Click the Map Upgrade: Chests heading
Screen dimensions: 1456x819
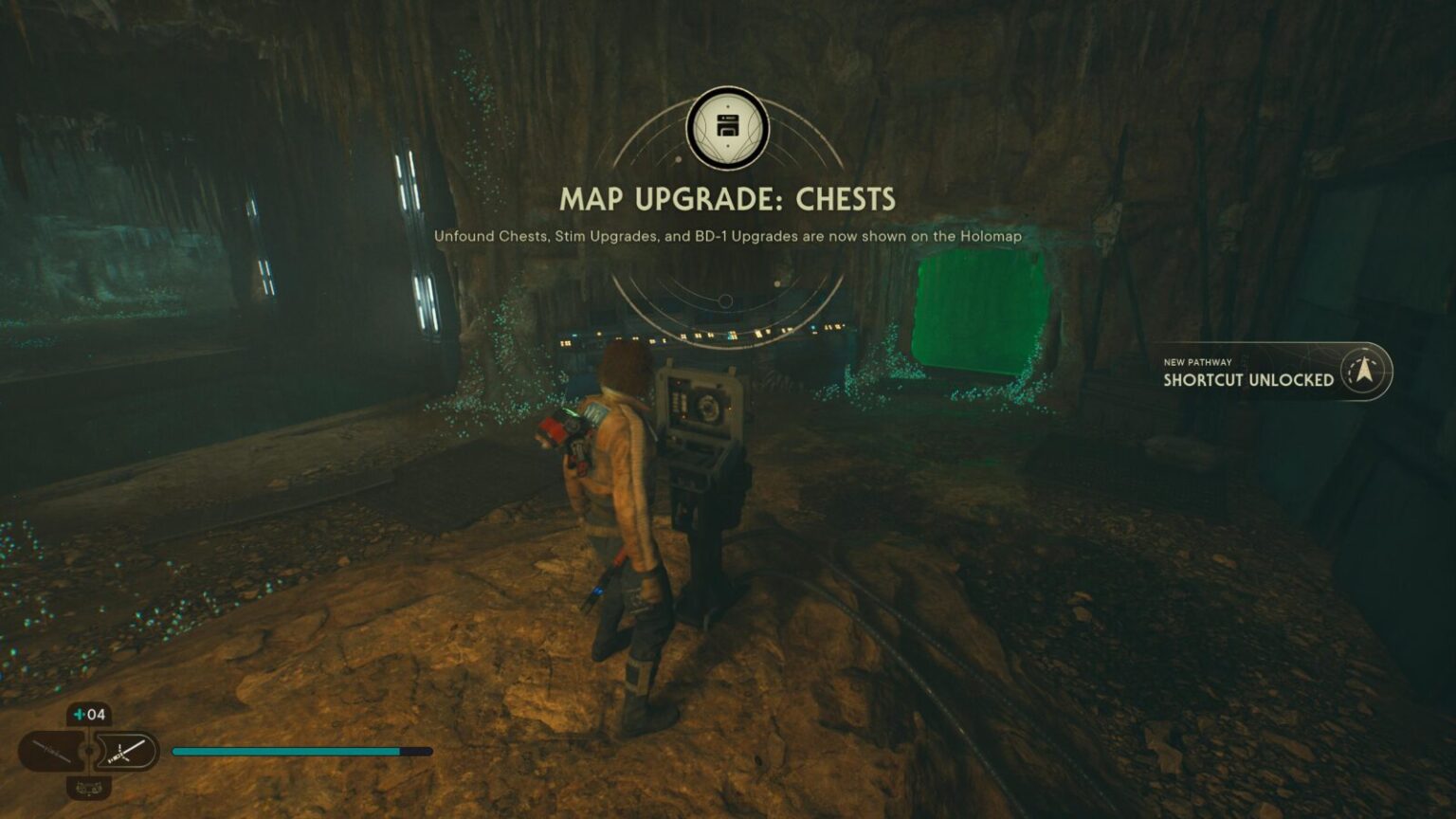coord(726,199)
